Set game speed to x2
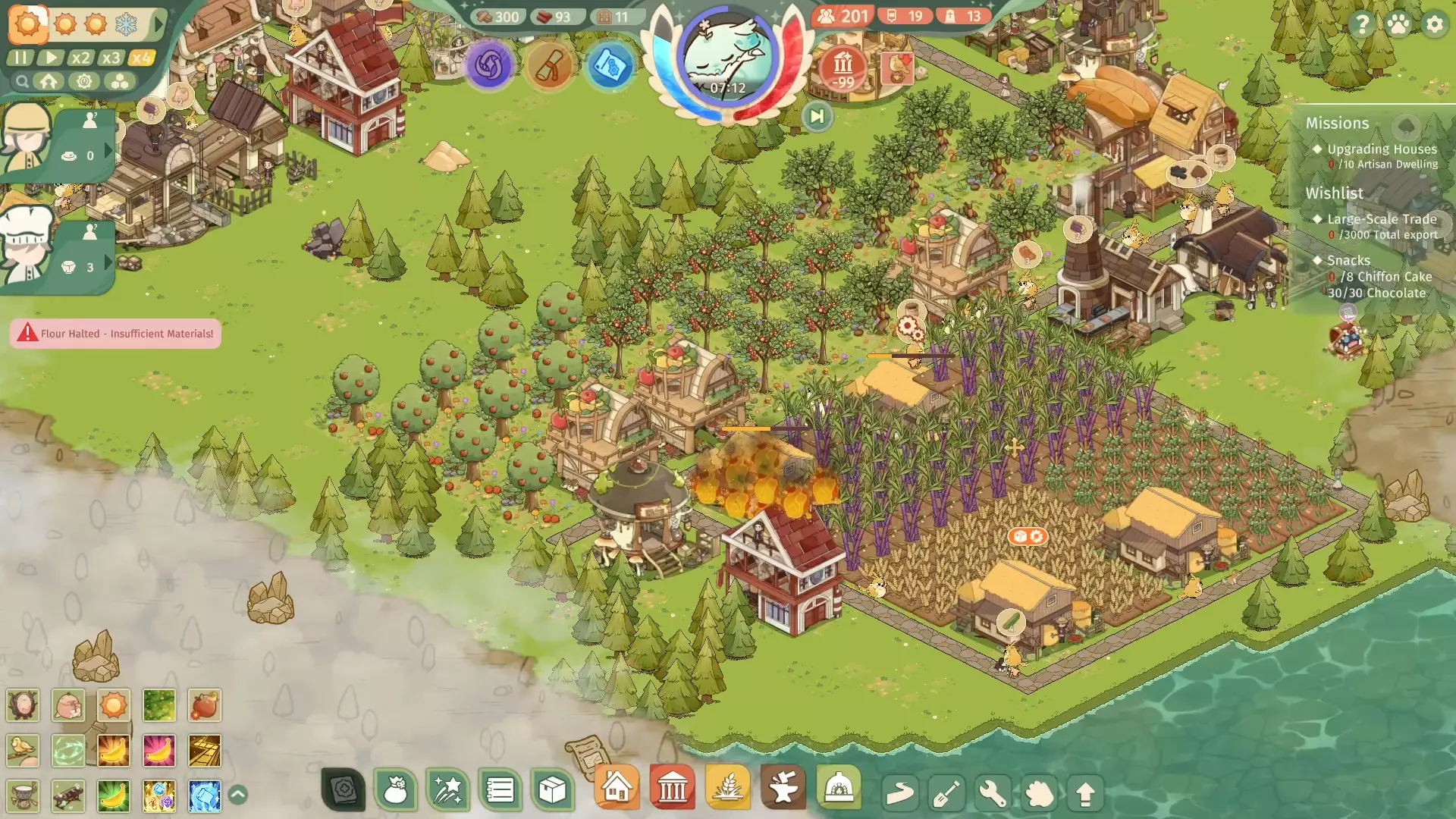Image resolution: width=1456 pixels, height=819 pixels. click(x=80, y=58)
